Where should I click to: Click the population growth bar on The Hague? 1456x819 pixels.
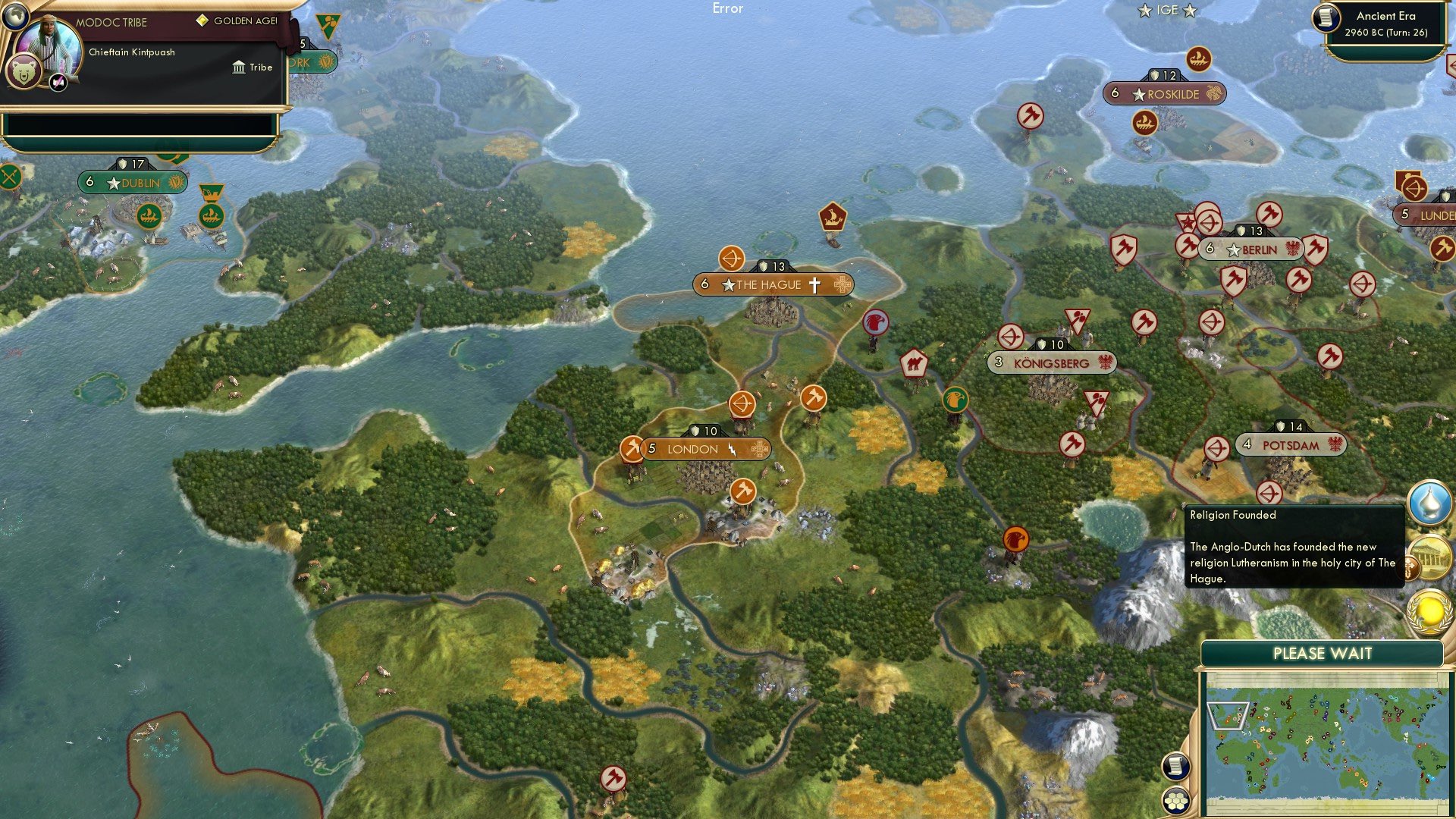click(x=706, y=285)
